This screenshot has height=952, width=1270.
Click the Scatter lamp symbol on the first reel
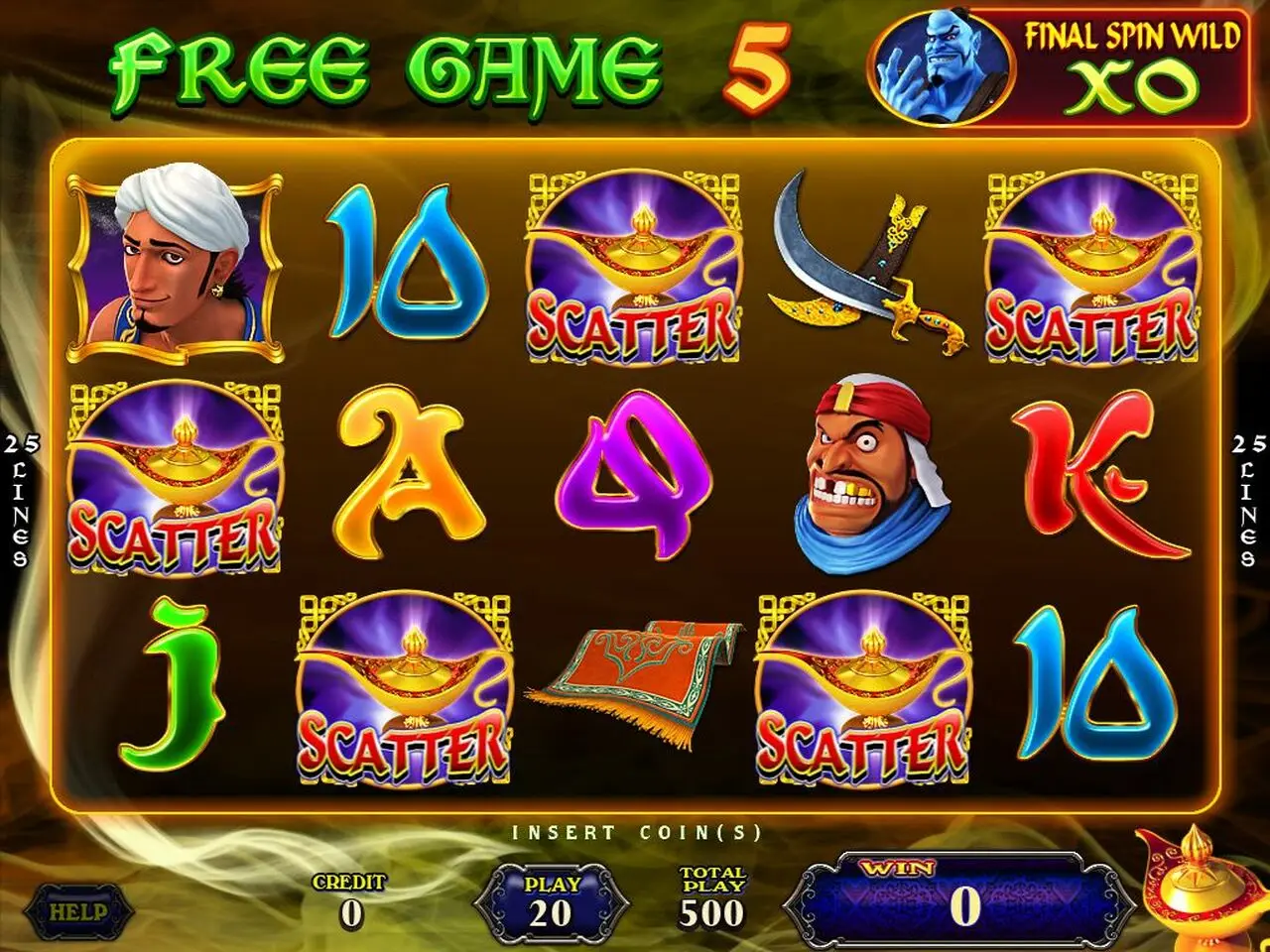pos(174,476)
